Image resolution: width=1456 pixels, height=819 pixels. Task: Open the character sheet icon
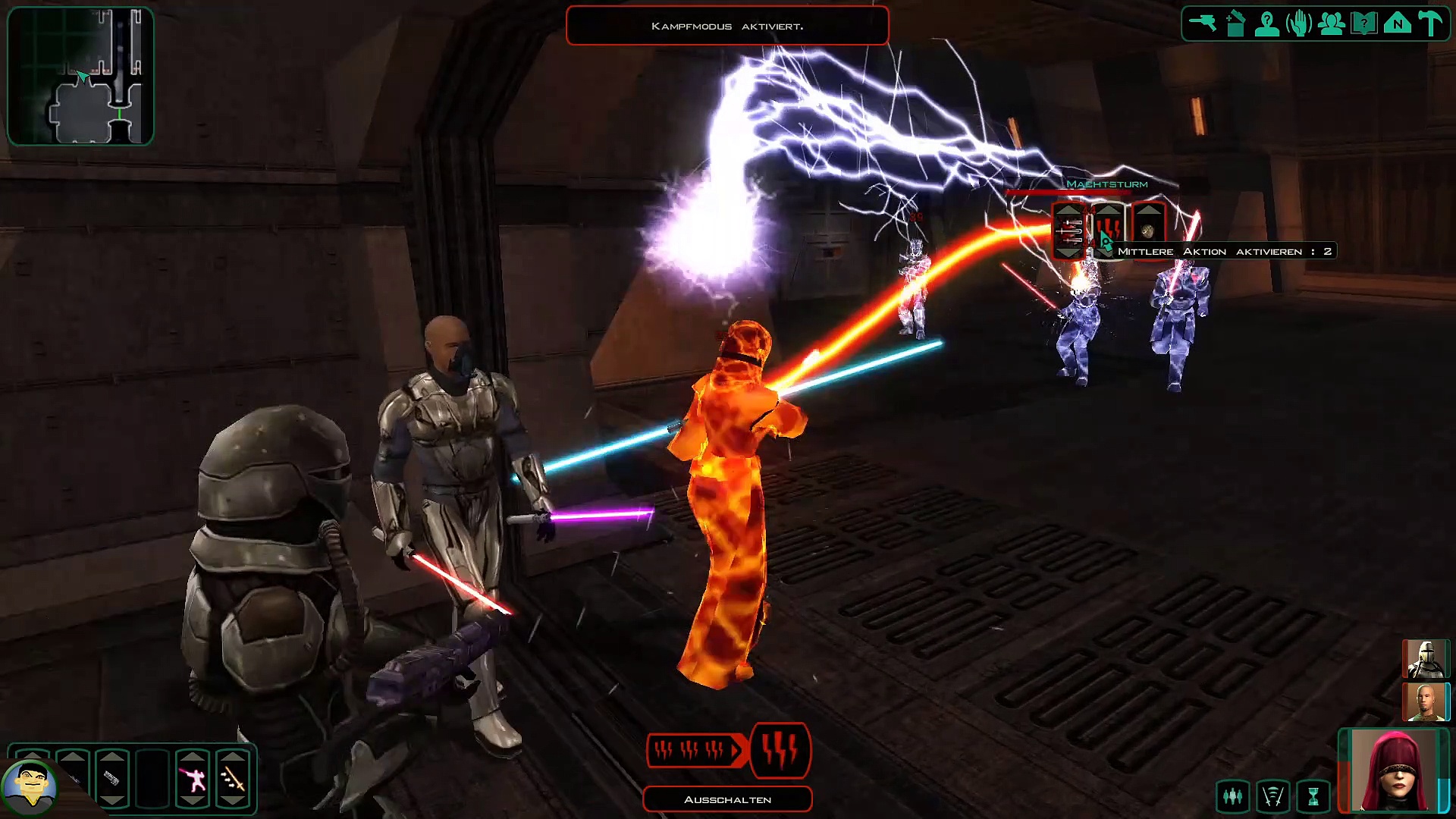1267,24
